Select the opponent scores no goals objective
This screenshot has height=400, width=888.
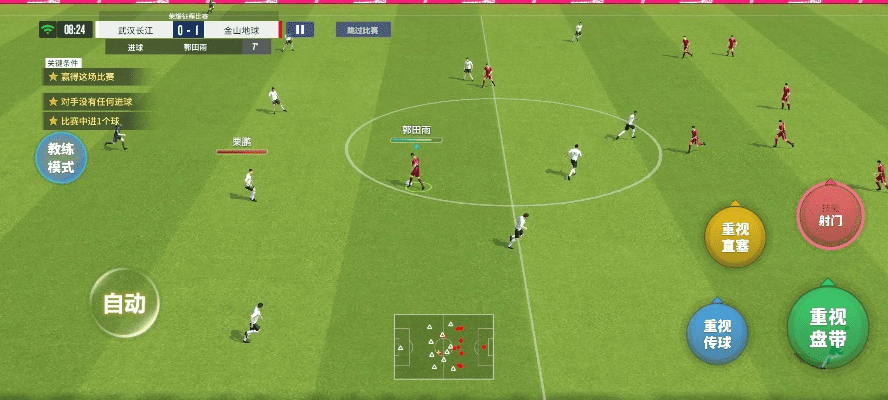pos(97,101)
